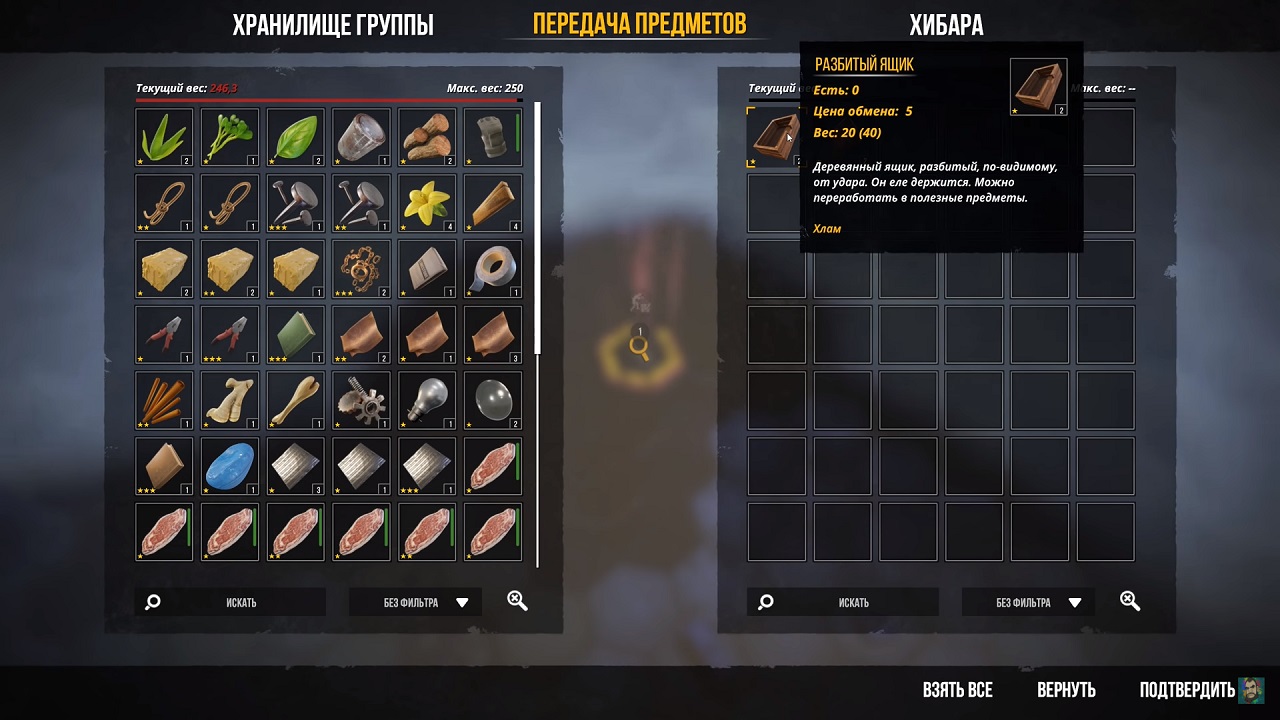
Task: Choose the glass sphere item slot
Action: tap(493, 401)
